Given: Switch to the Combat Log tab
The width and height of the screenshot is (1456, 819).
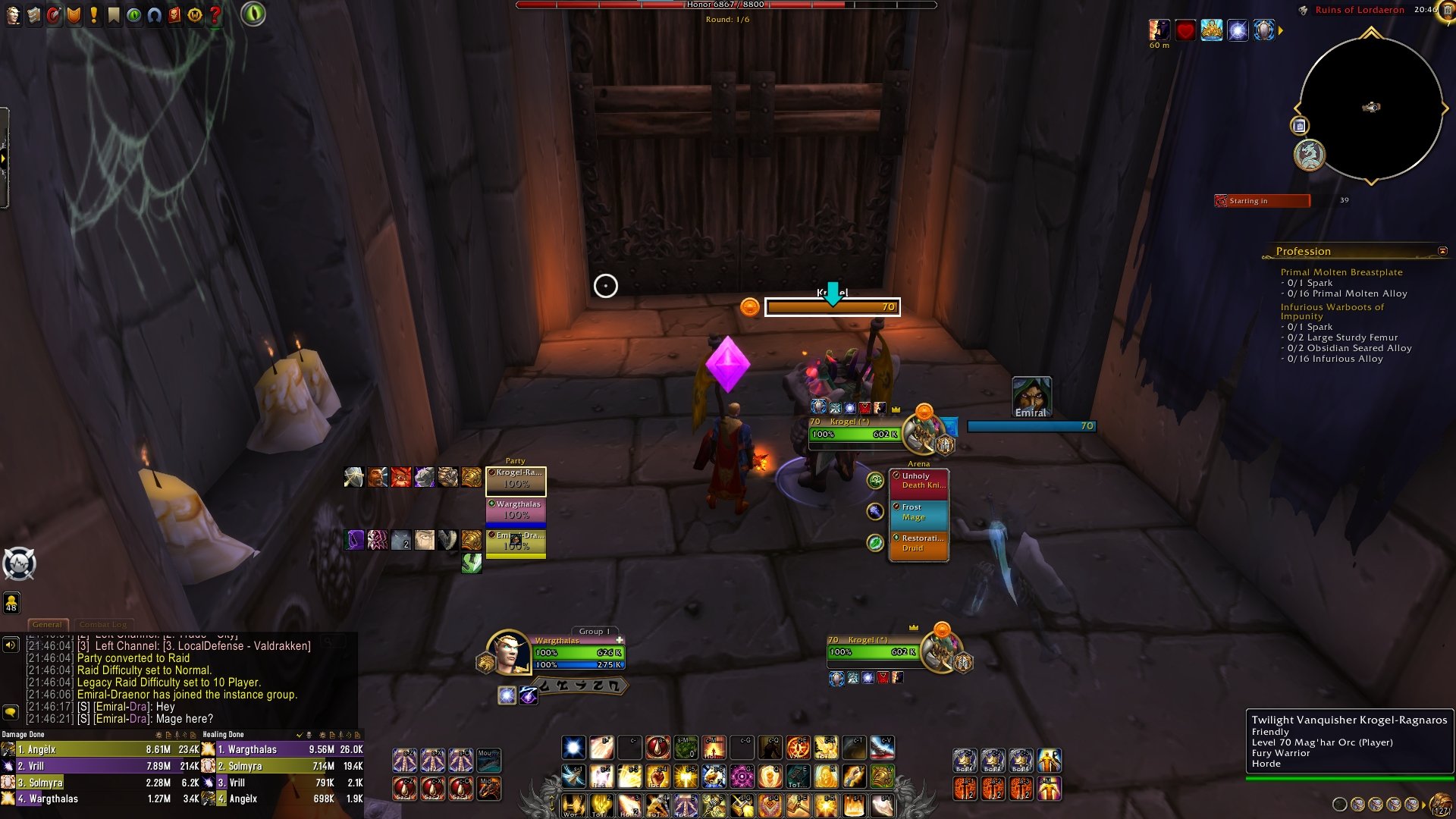Looking at the screenshot, I should [x=103, y=624].
